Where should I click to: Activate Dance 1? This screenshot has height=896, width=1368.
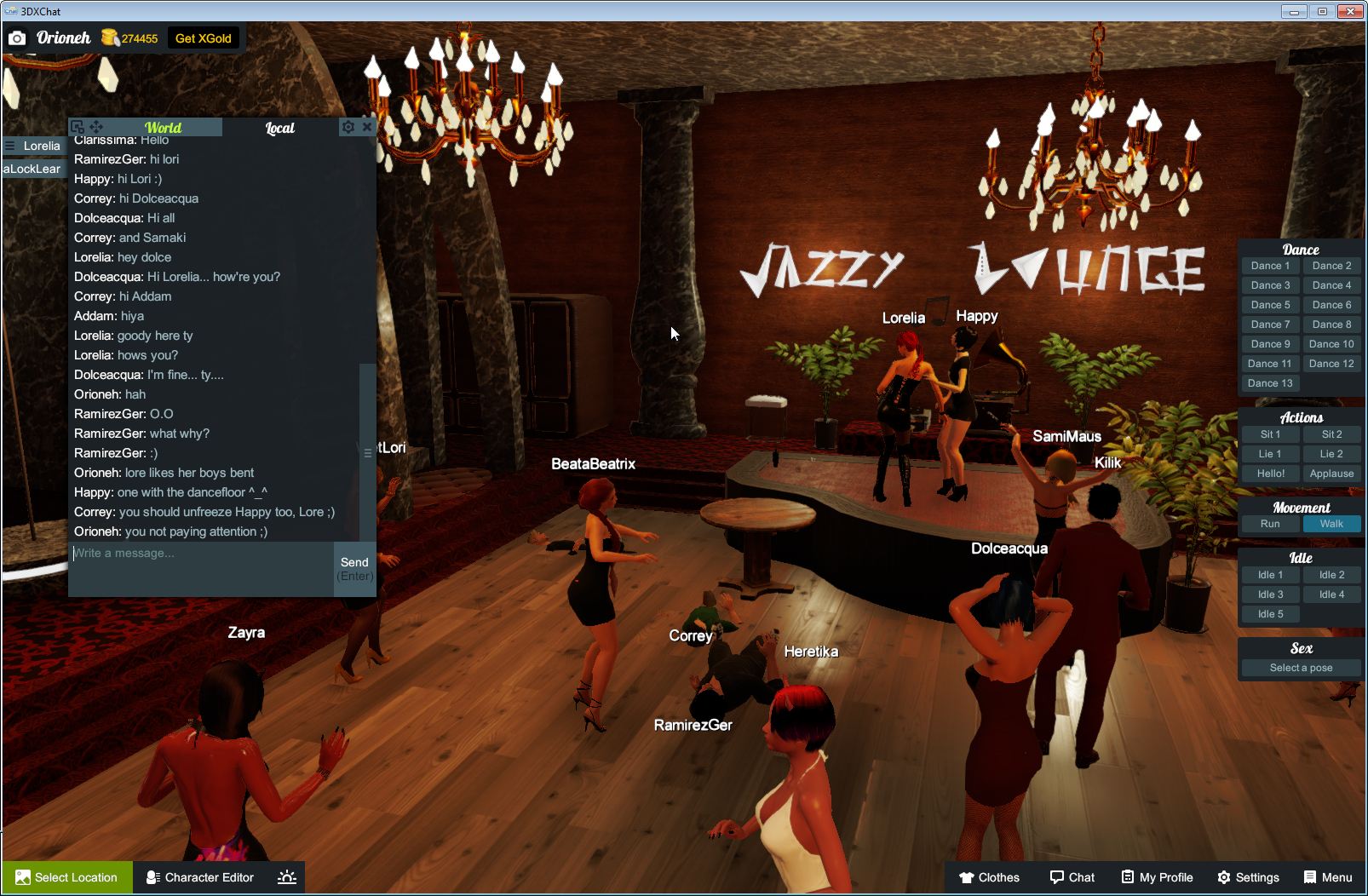click(1269, 265)
